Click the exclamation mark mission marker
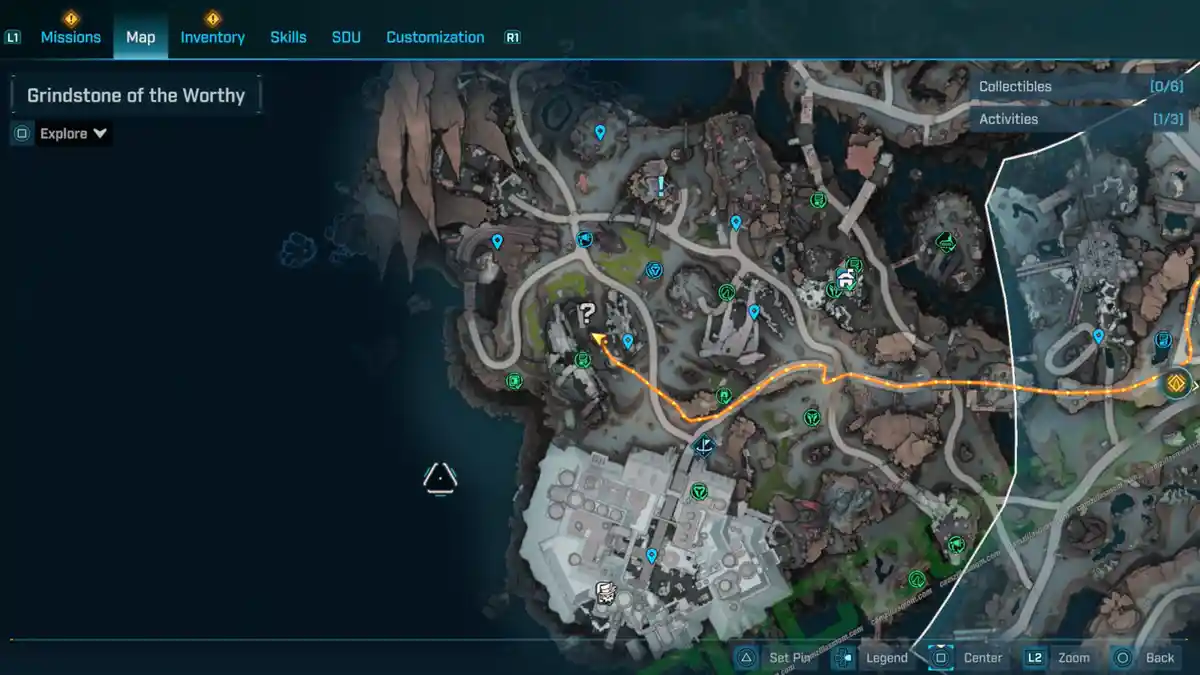The height and width of the screenshot is (675, 1200). 661,185
